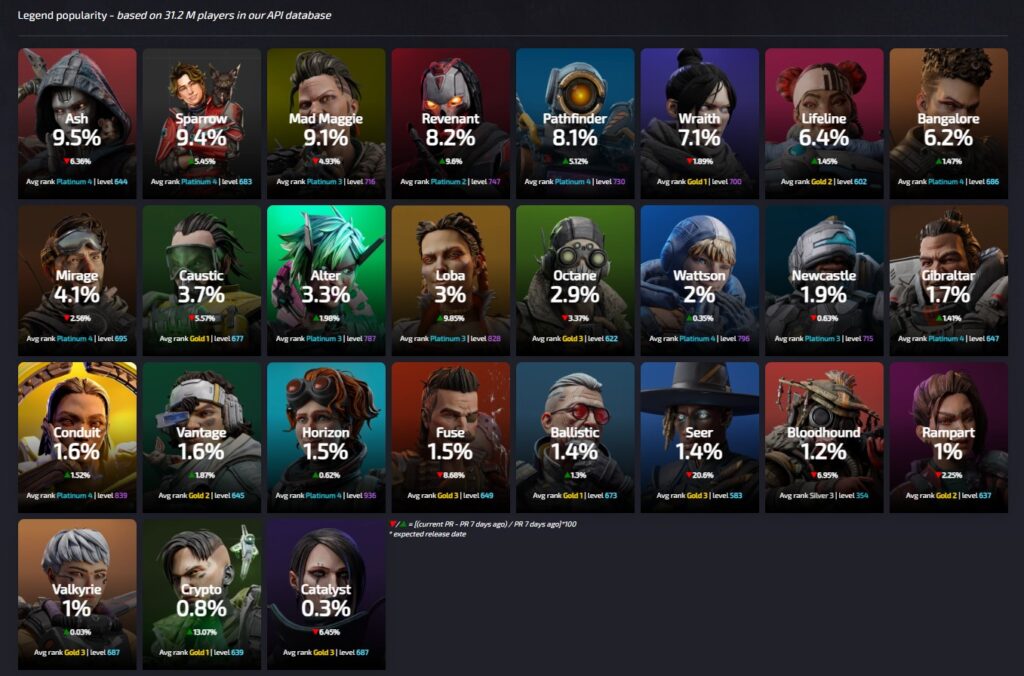This screenshot has height=676, width=1024.
Task: Open the Horizon legend tile
Action: (326, 435)
